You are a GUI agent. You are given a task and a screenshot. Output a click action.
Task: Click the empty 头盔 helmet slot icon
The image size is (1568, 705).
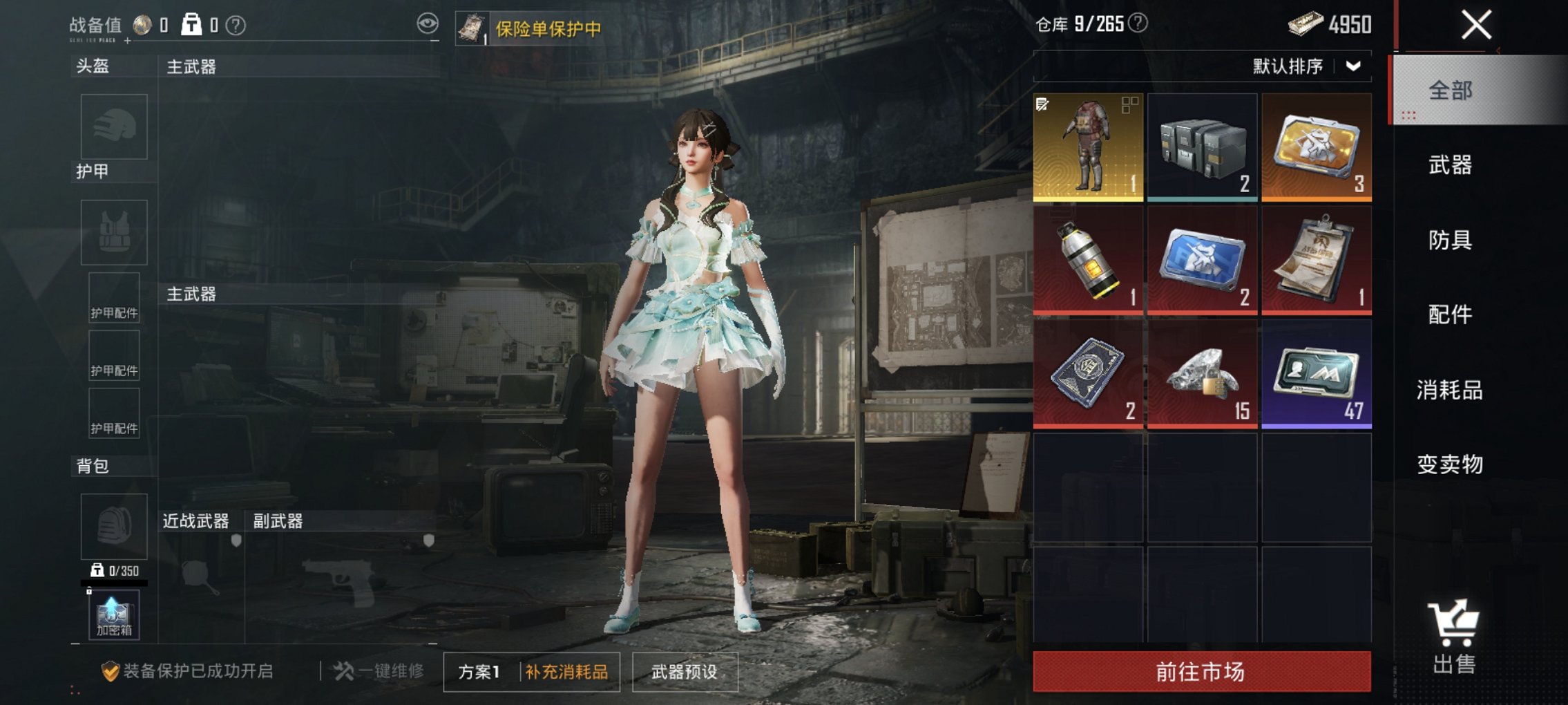point(114,128)
